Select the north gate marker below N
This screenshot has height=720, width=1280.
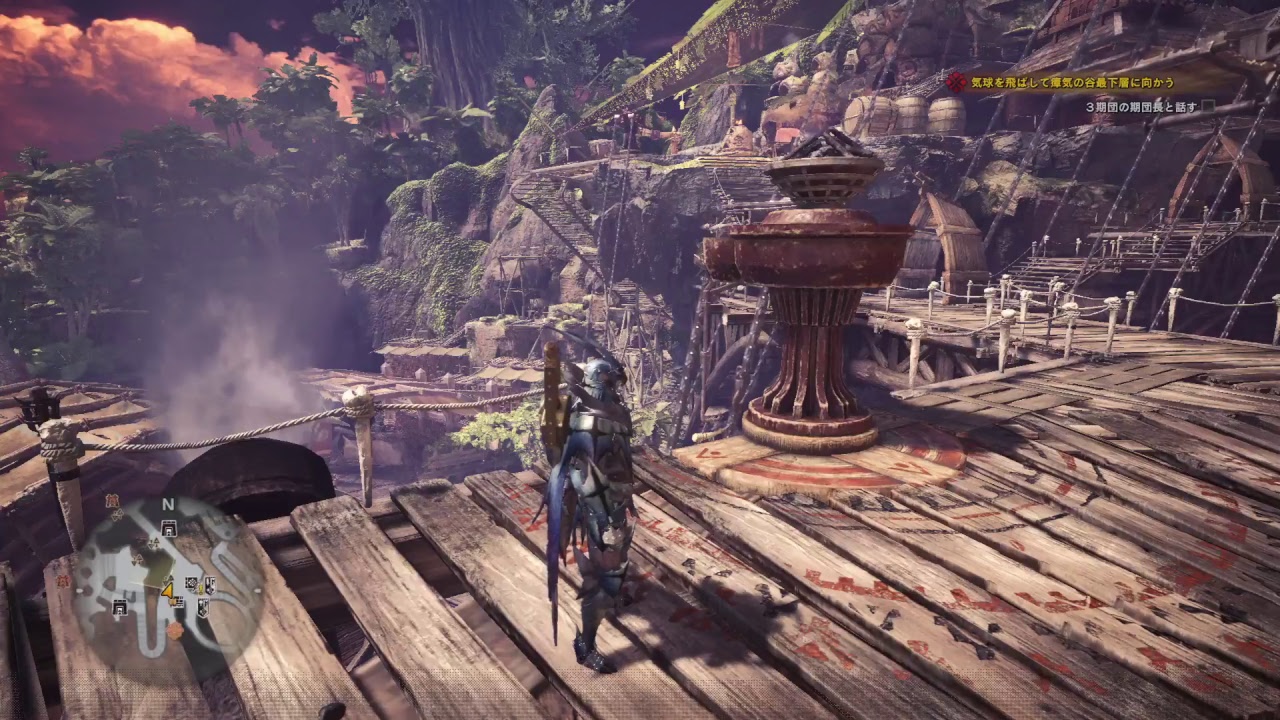[x=168, y=527]
